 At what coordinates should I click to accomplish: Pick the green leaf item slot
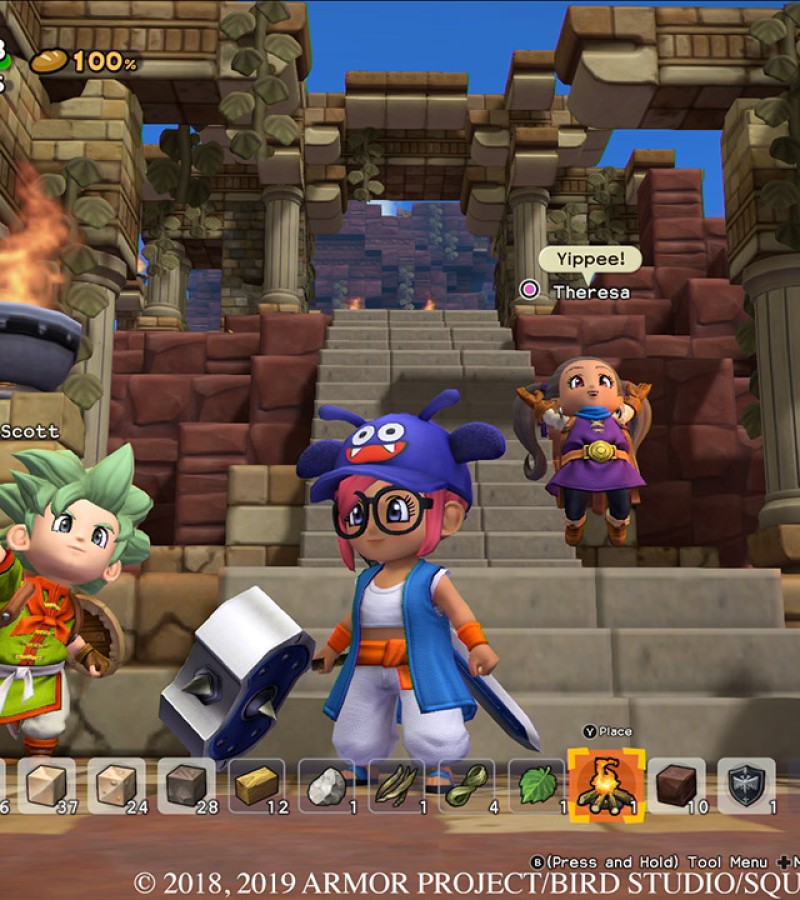click(x=536, y=785)
